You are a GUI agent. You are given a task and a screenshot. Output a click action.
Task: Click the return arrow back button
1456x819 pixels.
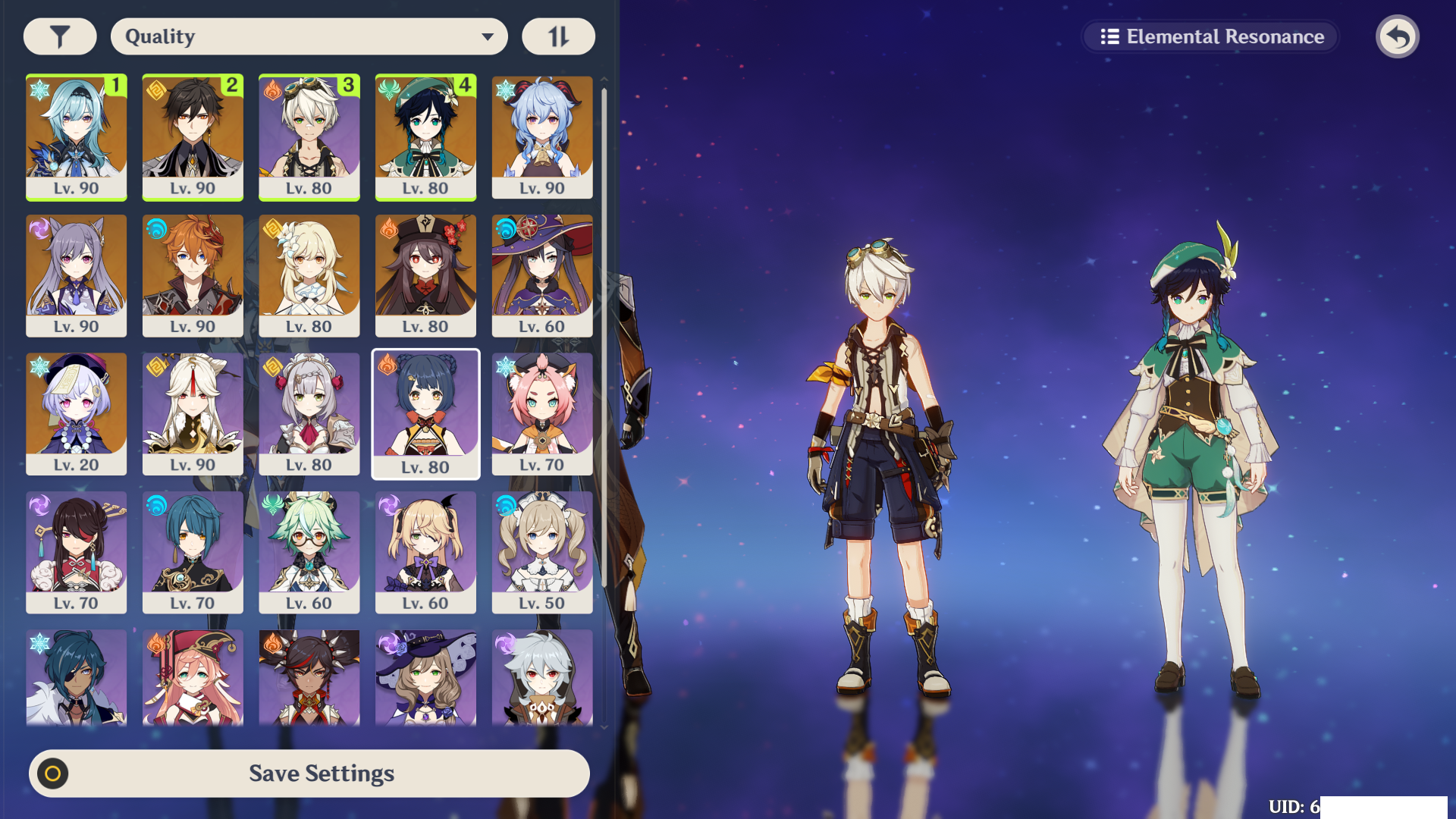[1397, 36]
